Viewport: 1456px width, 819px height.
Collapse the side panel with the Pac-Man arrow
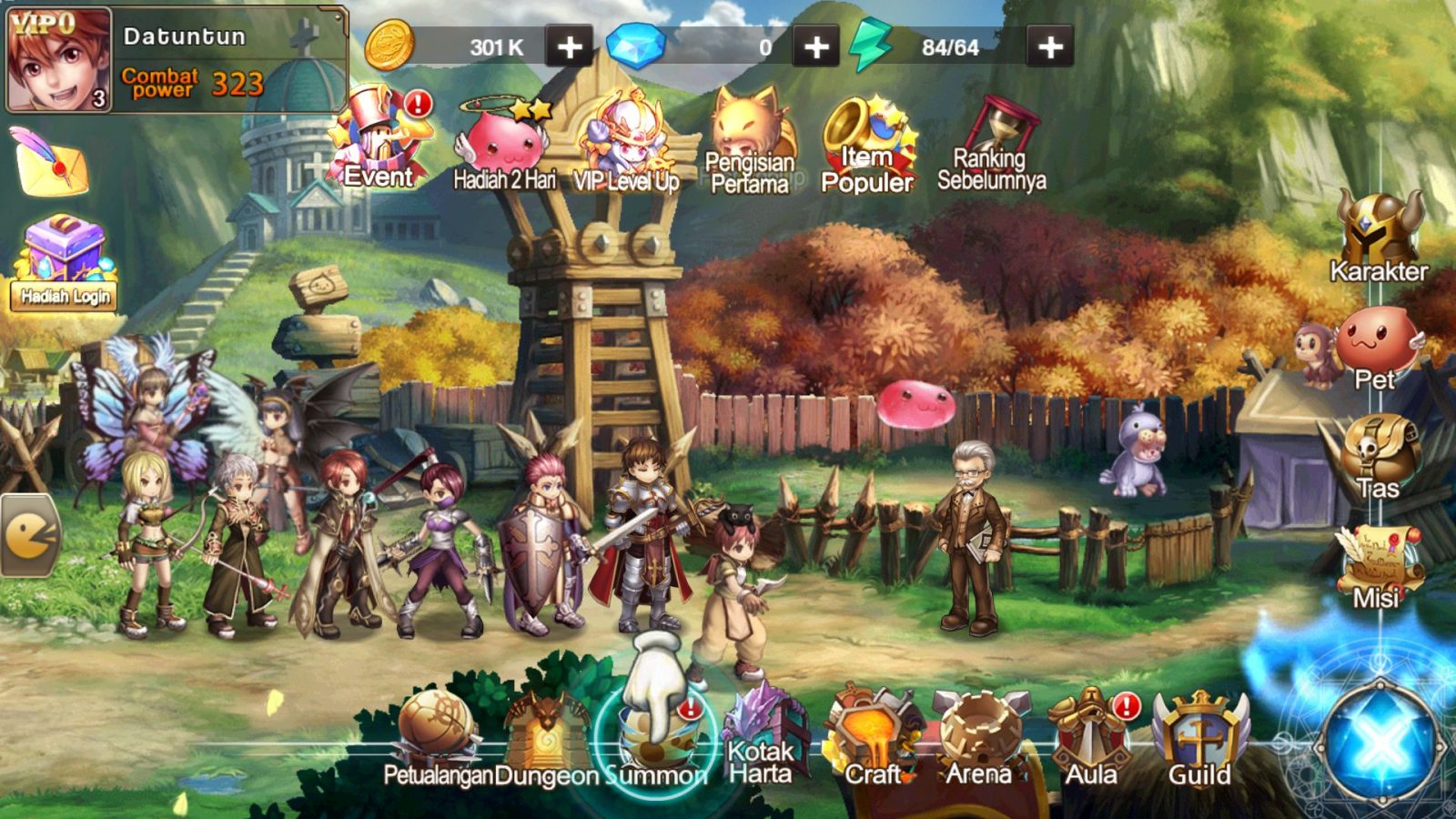point(29,535)
